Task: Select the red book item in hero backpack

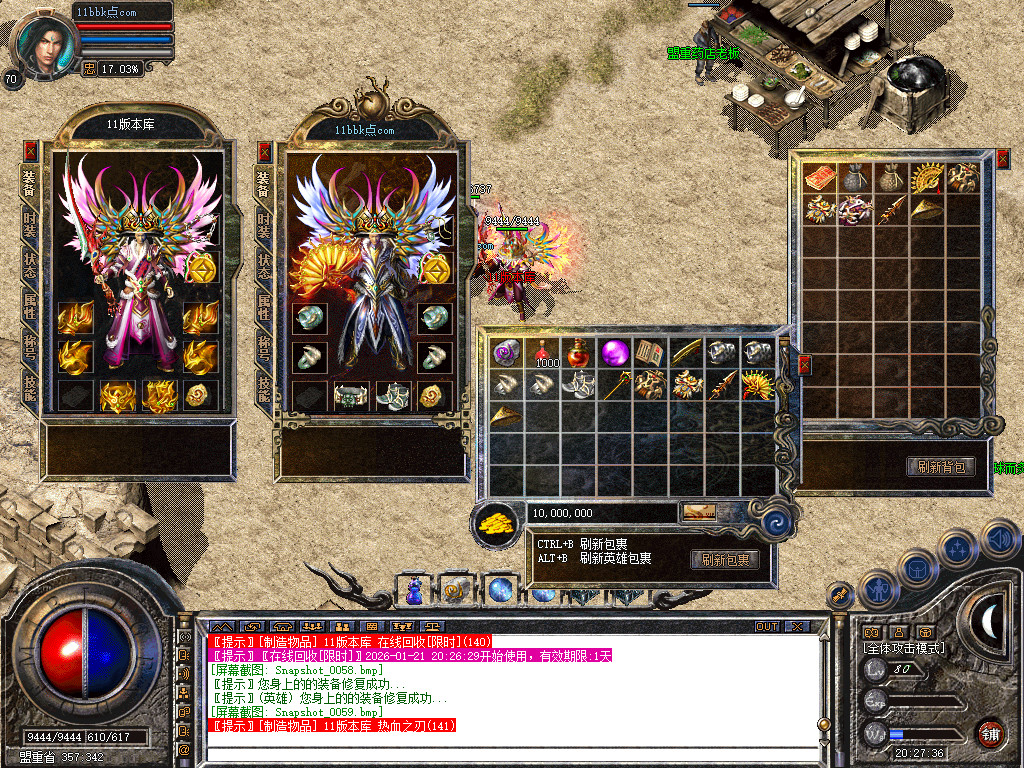Action: (x=820, y=178)
